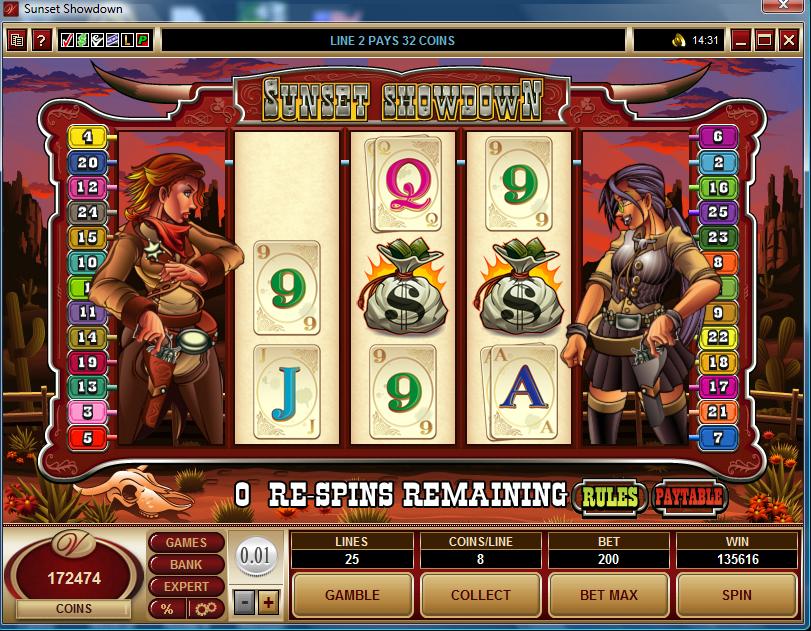The height and width of the screenshot is (631, 811).
Task: Select payline 7 marker
Action: (x=718, y=438)
